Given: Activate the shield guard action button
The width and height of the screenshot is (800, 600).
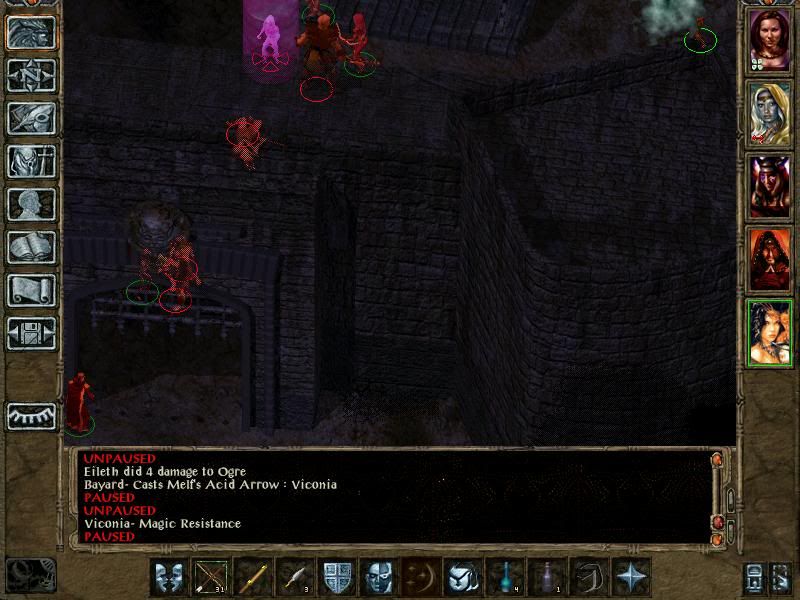Looking at the screenshot, I should (336, 577).
